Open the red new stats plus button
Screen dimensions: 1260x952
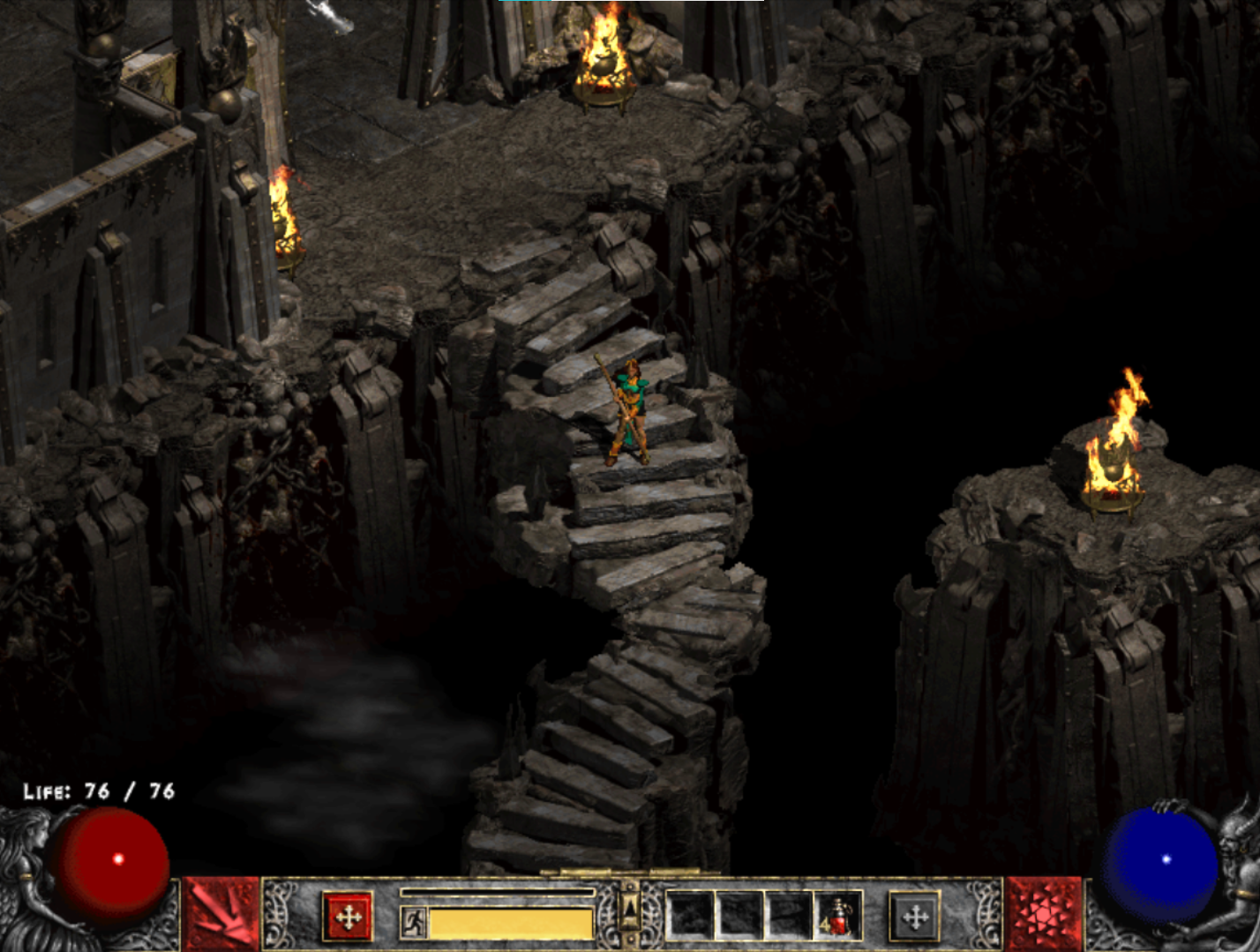click(x=348, y=918)
